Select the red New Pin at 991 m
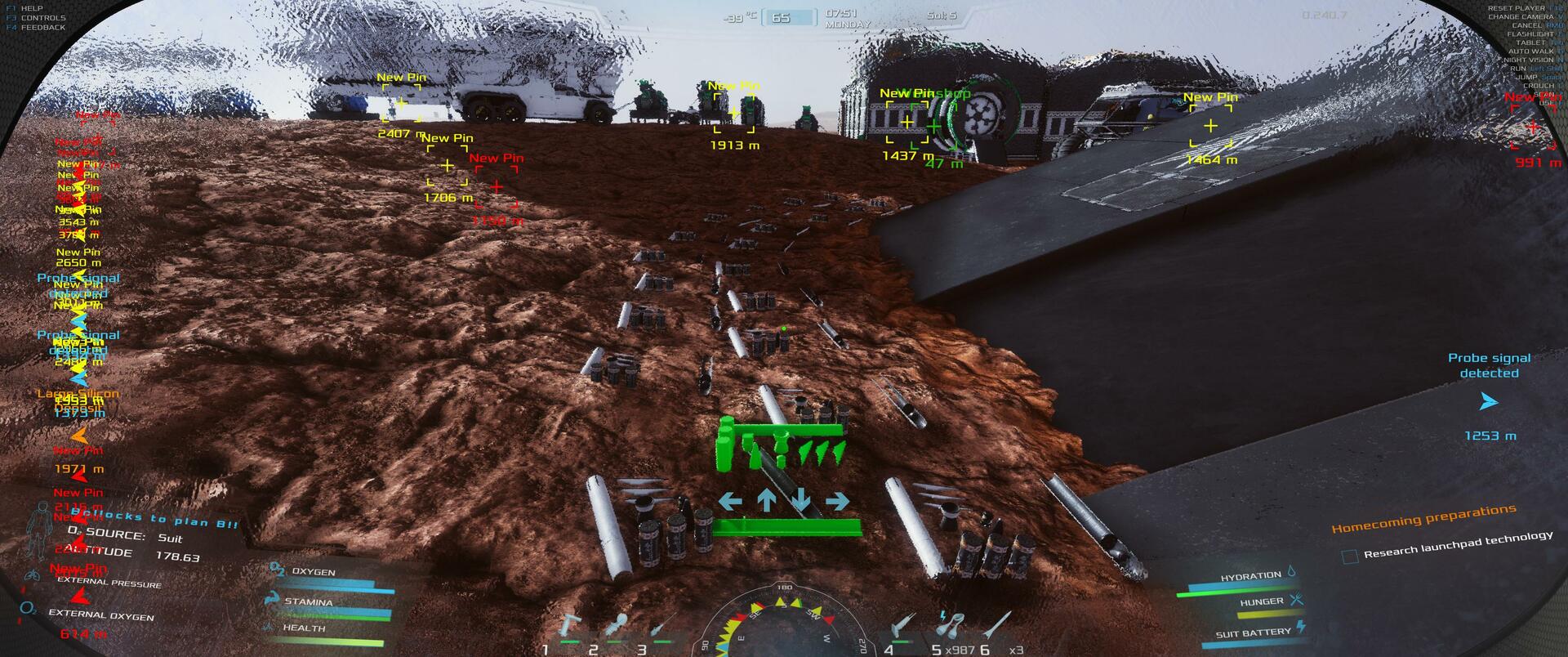The image size is (1568, 657). coord(1532,127)
